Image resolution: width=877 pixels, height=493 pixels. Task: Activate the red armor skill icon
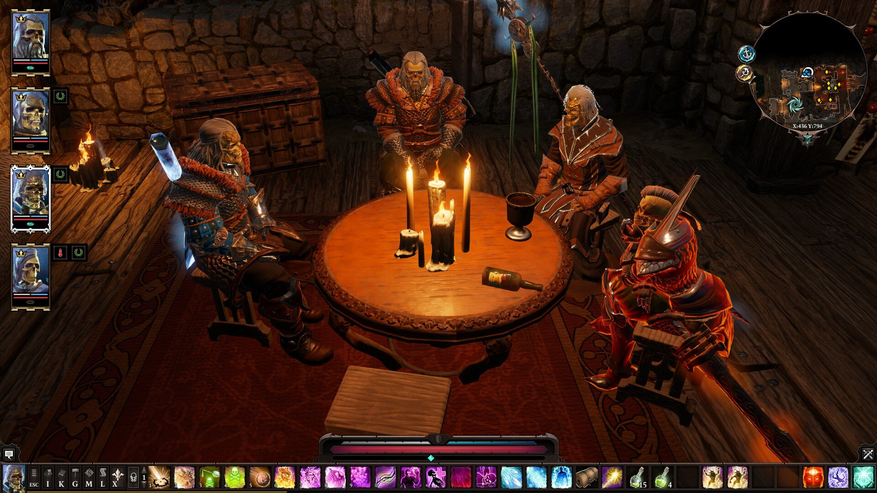(x=814, y=477)
